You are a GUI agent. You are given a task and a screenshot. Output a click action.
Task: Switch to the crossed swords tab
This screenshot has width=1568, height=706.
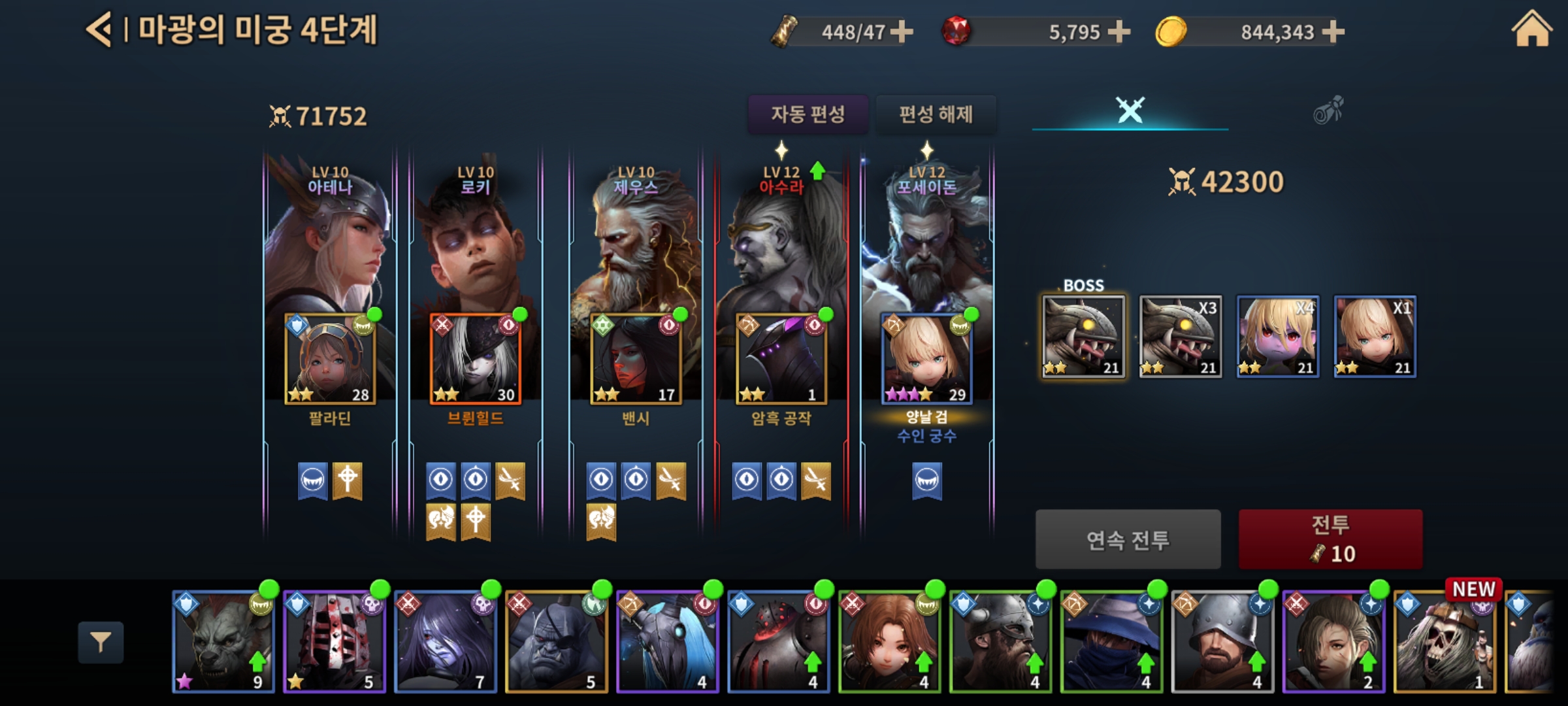[x=1130, y=110]
